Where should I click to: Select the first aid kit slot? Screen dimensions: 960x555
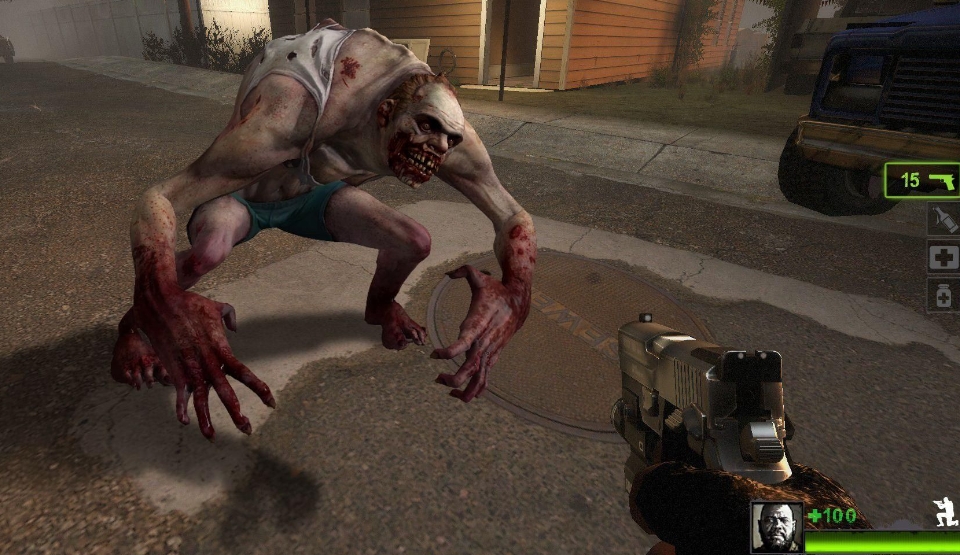click(942, 258)
